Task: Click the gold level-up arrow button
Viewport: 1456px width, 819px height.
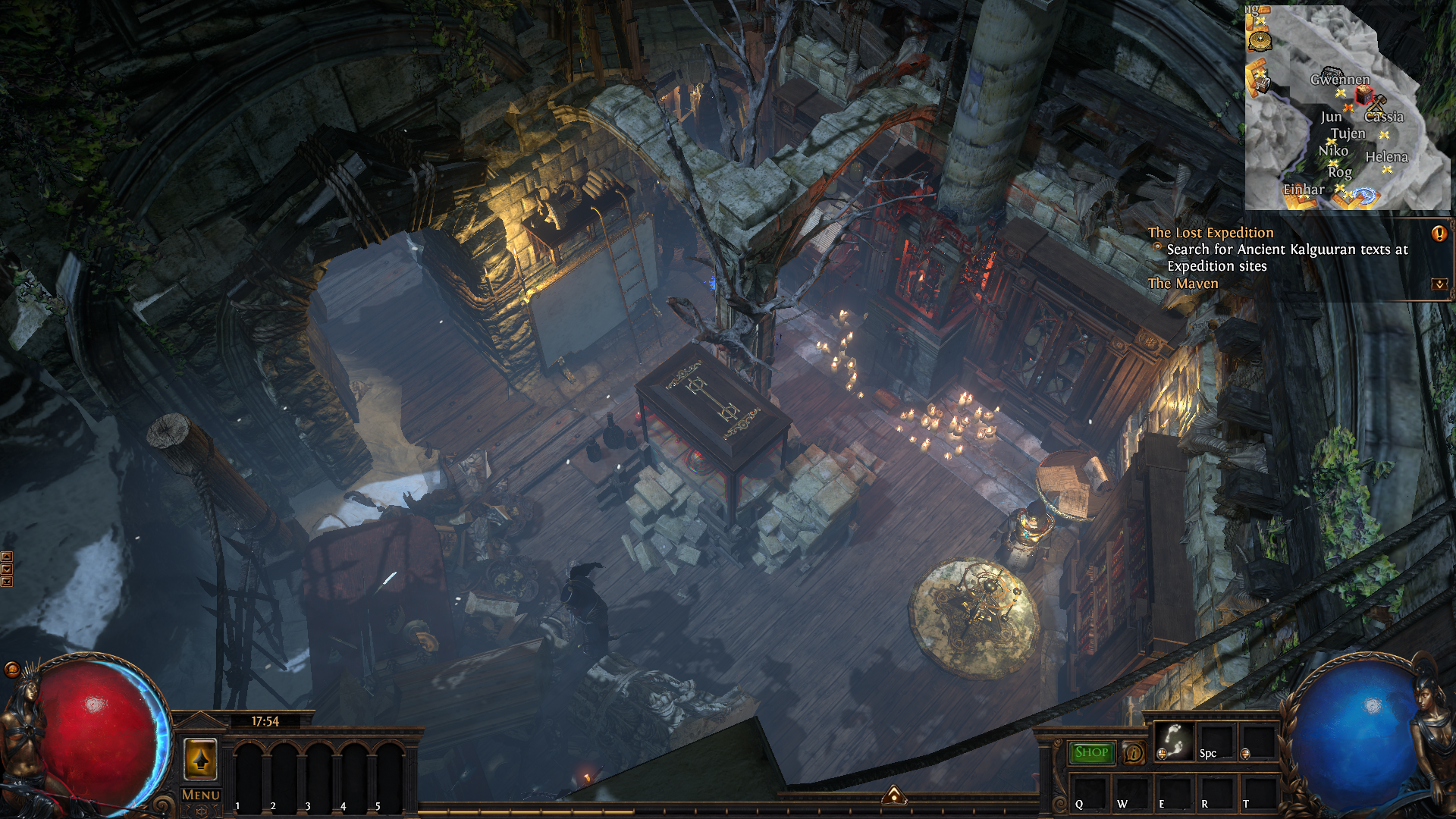Action: coord(201,758)
